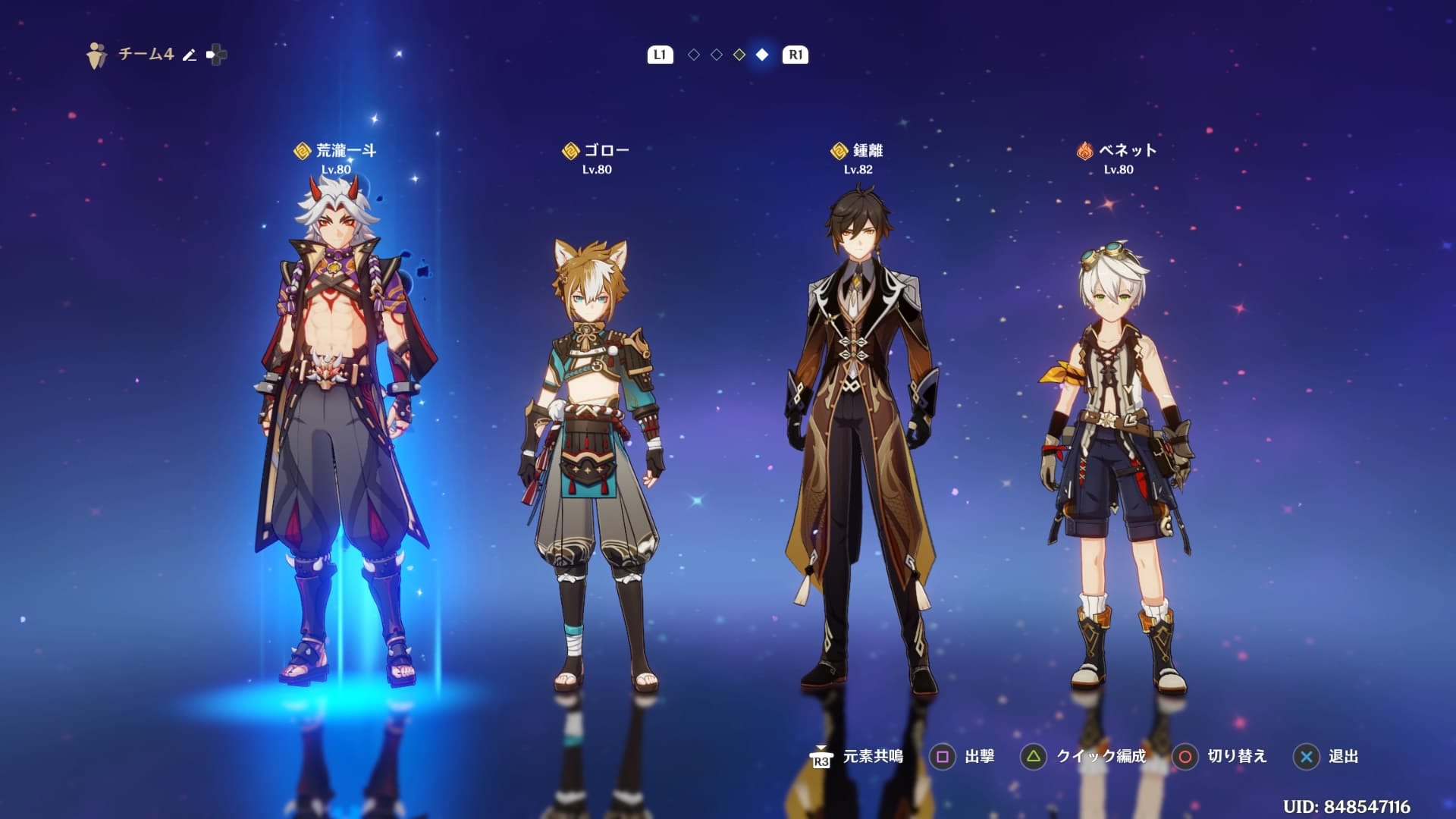
Task: Switch to the gold-outlined team page diamond
Action: (x=739, y=55)
